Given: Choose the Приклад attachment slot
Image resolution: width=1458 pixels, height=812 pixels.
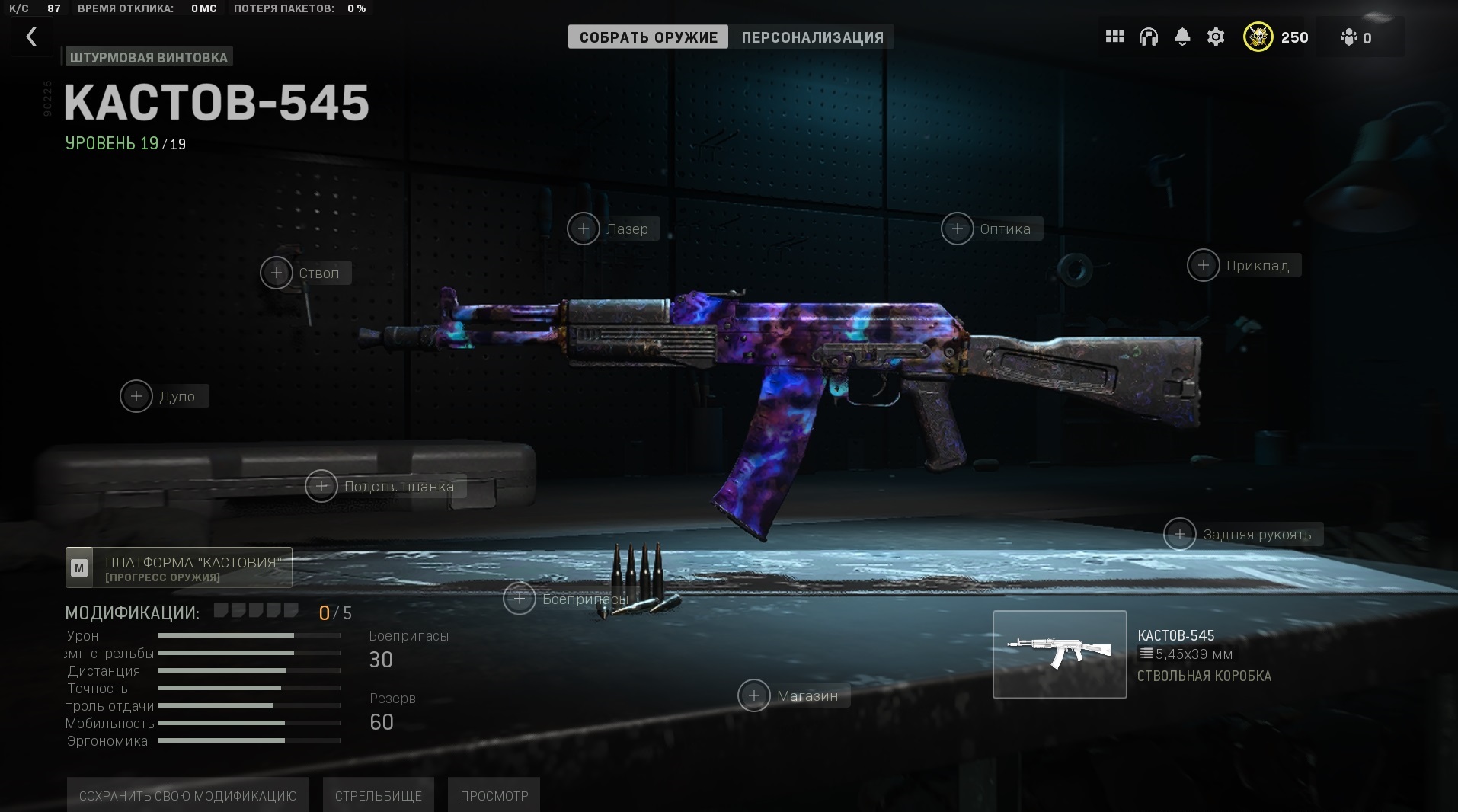Looking at the screenshot, I should pos(1204,265).
